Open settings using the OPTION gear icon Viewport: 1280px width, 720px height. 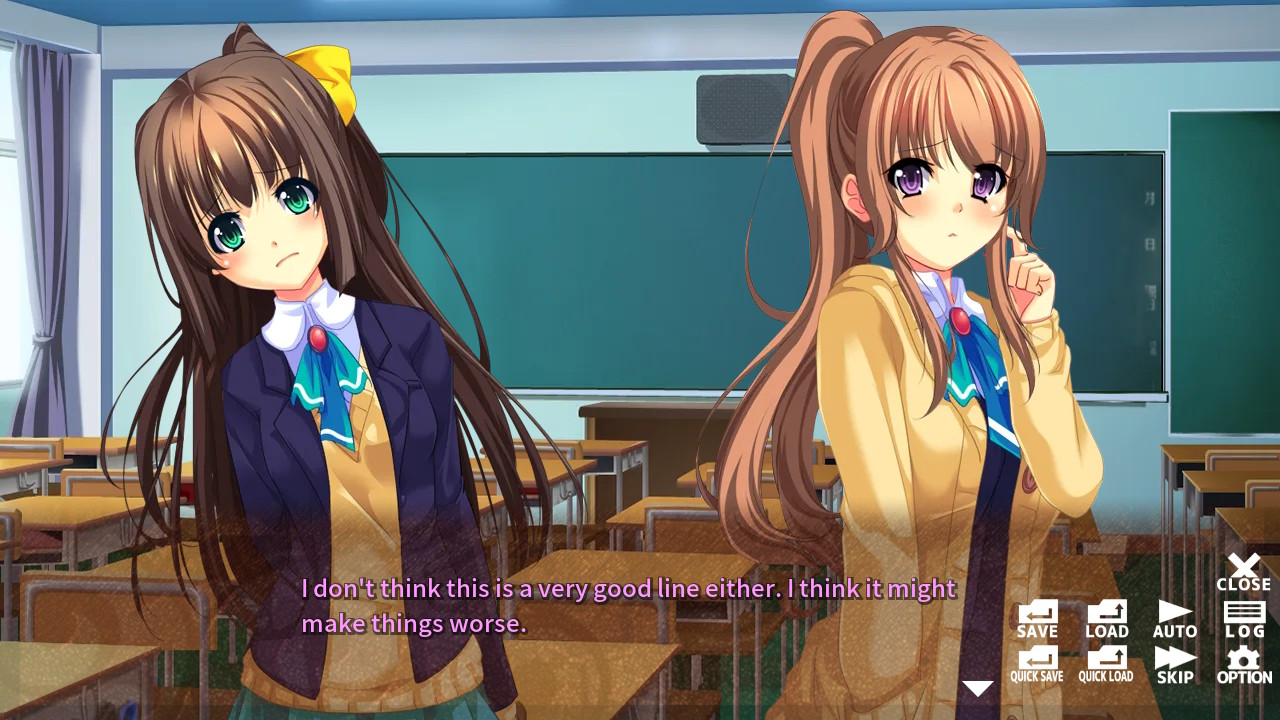[x=1243, y=660]
